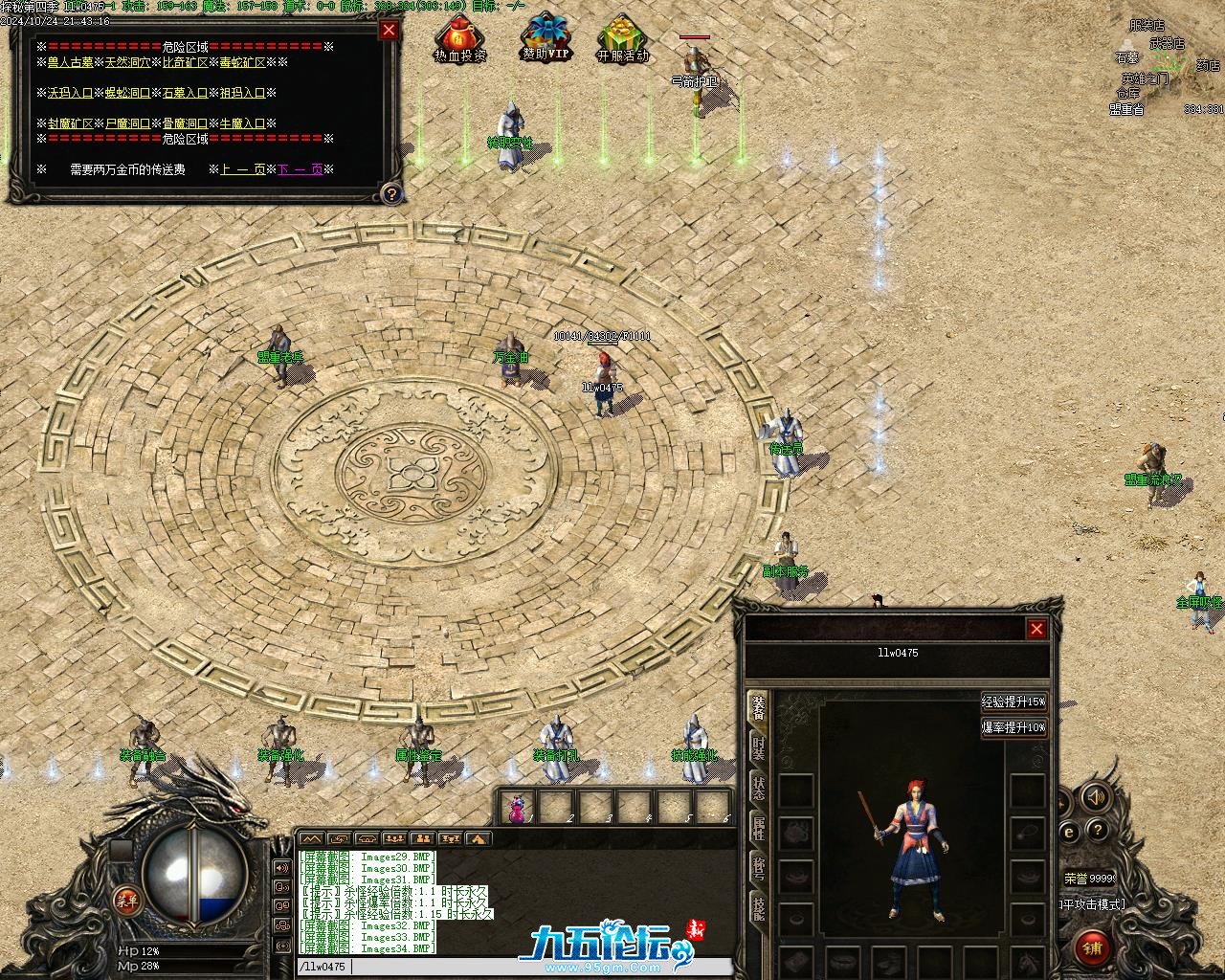
Task: Open the 开服活动 gift box event
Action: click(622, 40)
